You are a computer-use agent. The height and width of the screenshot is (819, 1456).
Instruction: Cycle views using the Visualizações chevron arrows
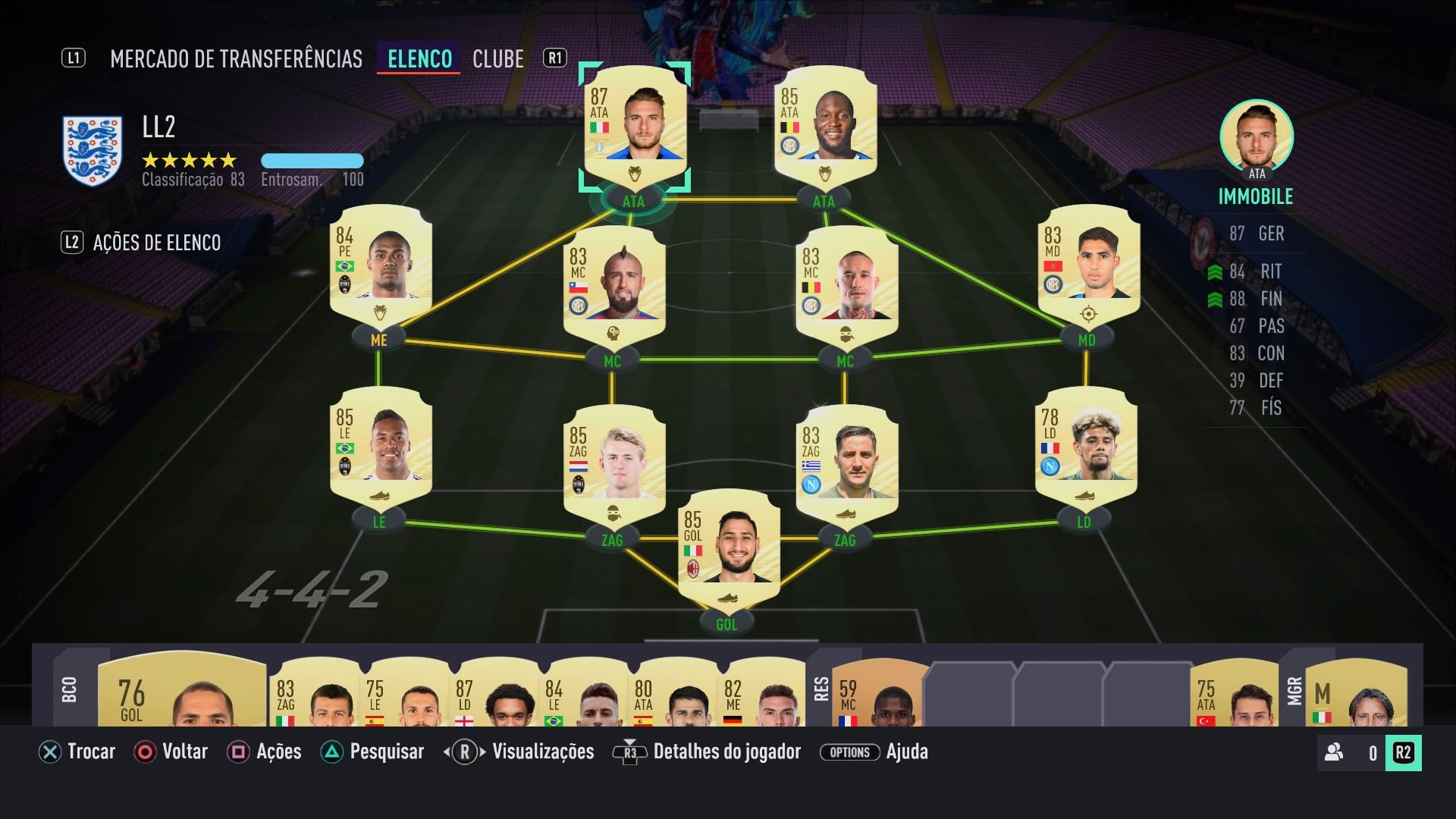point(465,752)
